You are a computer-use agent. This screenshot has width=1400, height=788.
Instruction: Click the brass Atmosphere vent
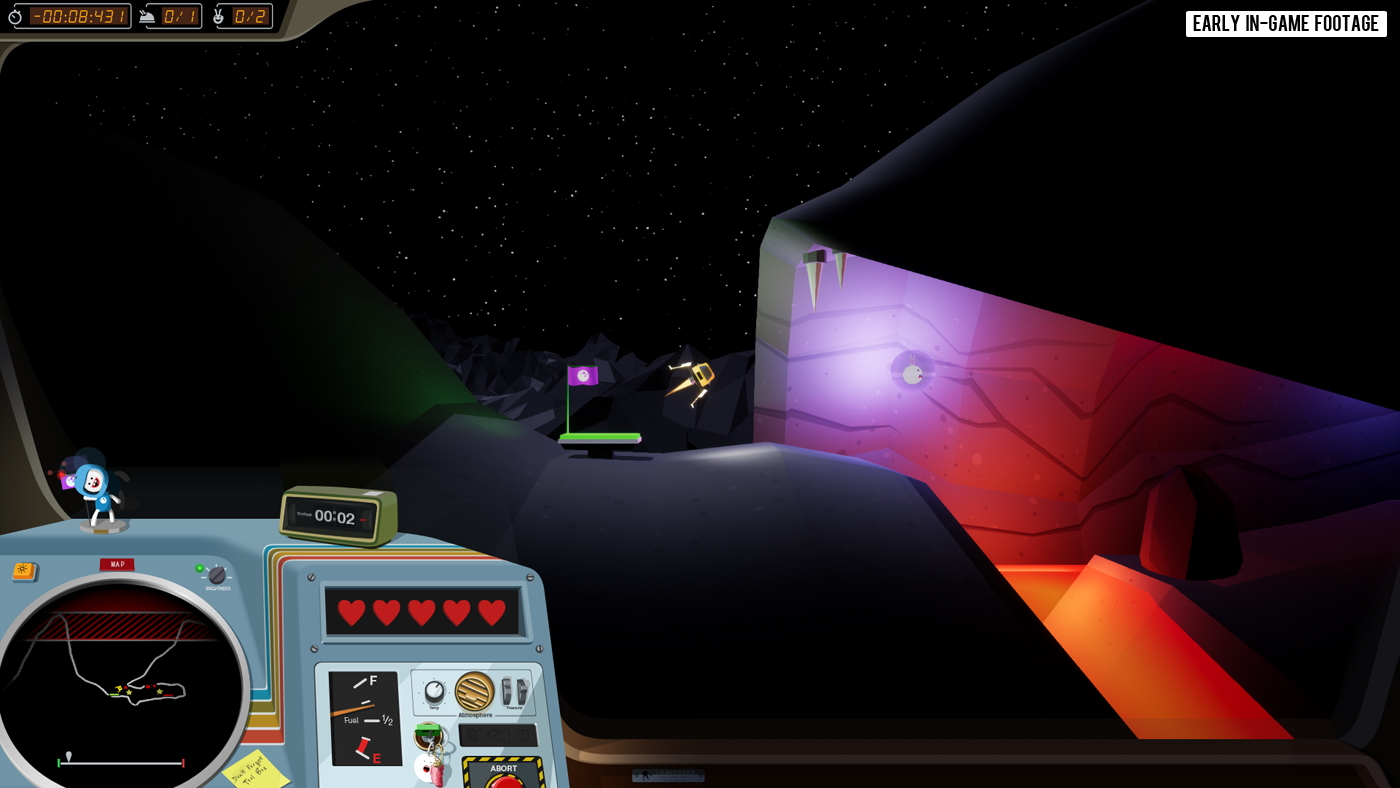(474, 691)
